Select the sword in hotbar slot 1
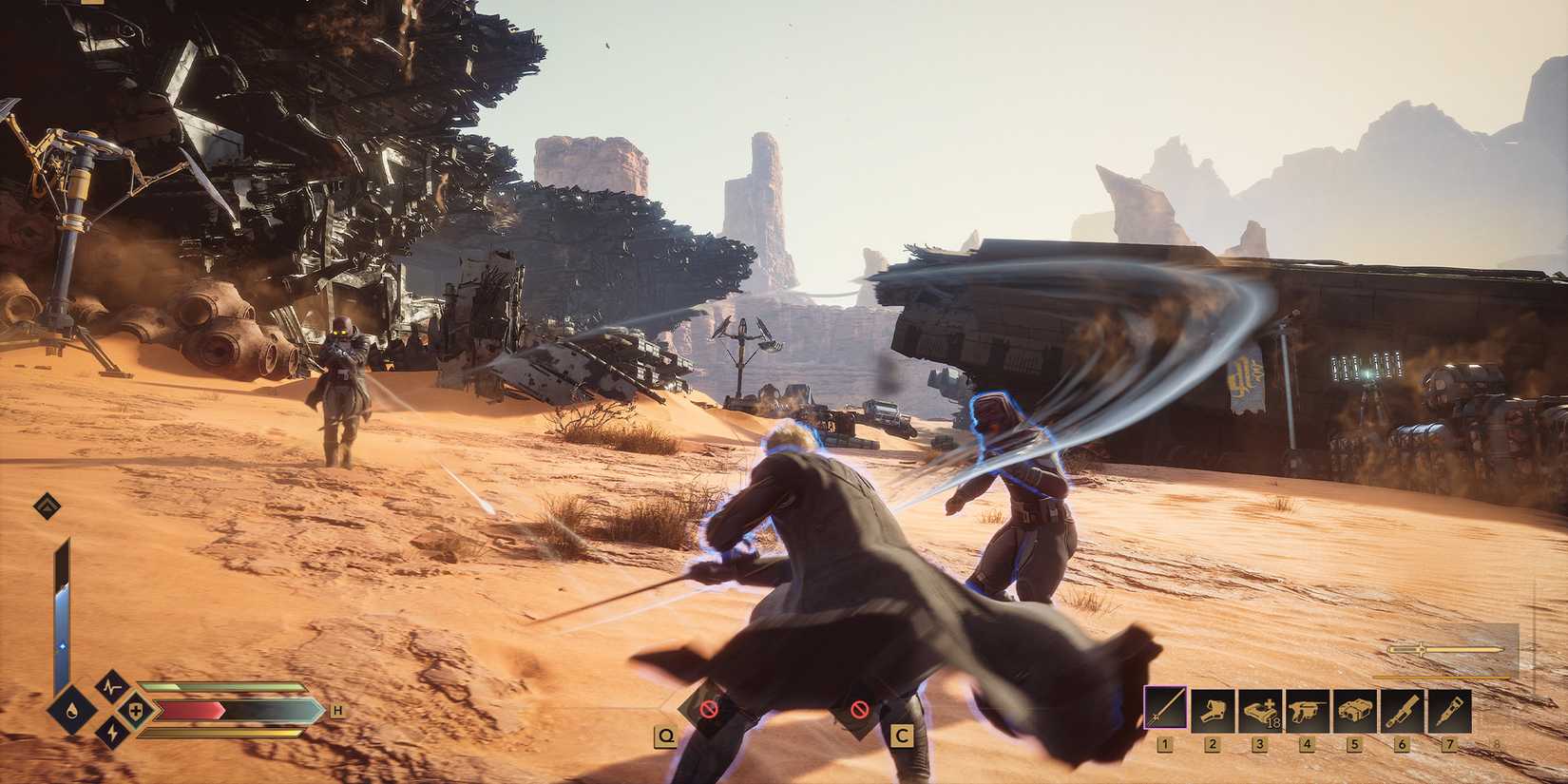The image size is (1568, 784). point(1165,708)
